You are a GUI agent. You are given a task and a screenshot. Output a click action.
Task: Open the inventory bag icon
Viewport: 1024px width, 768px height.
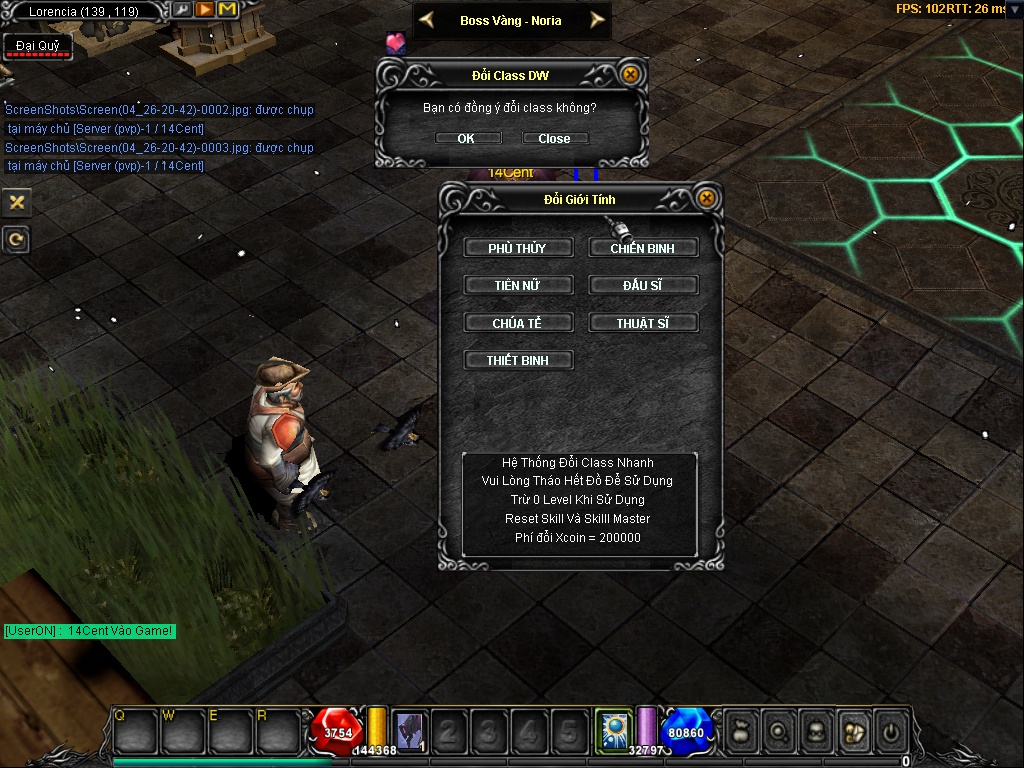739,731
